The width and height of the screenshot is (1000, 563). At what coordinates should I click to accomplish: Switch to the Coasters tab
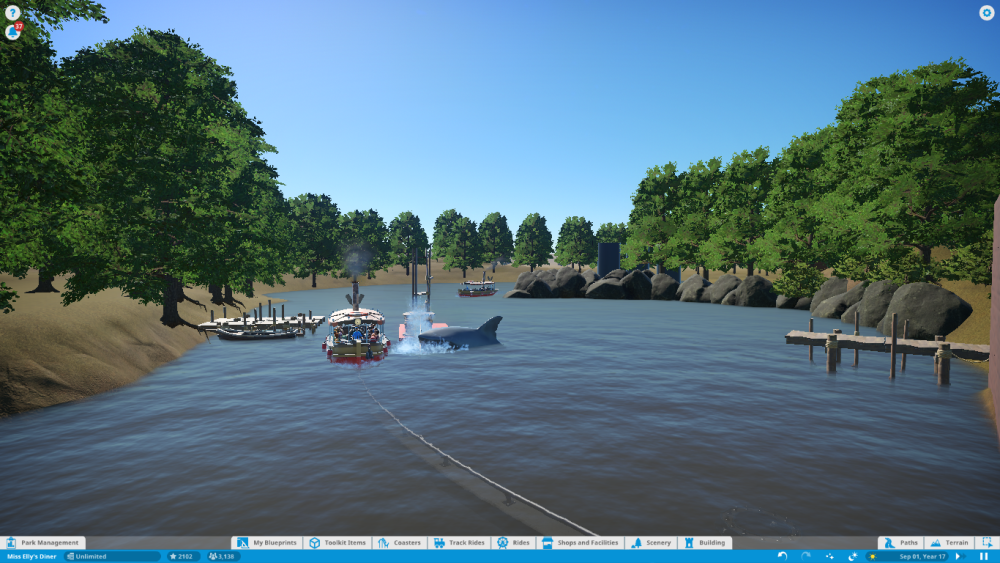point(400,543)
